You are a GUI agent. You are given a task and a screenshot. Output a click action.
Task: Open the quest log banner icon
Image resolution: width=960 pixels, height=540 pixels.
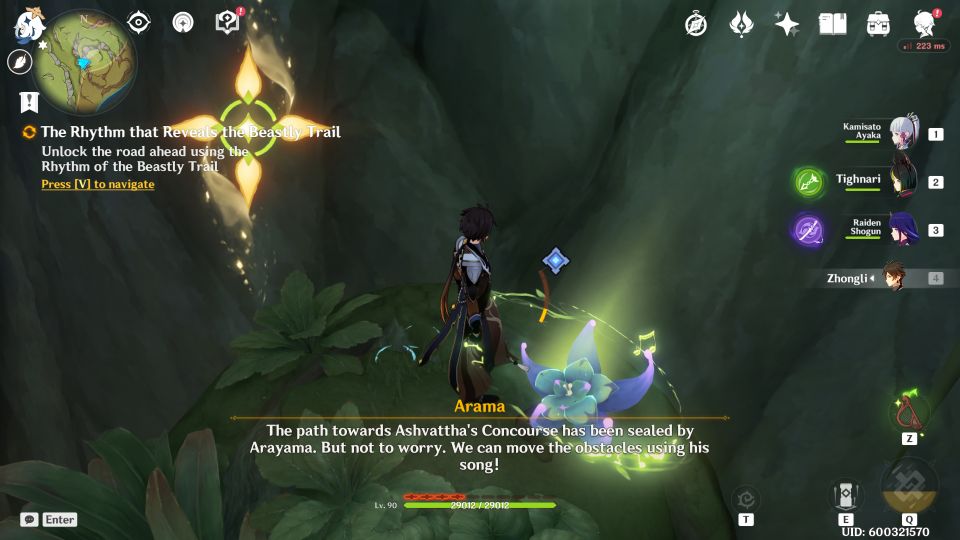pyautogui.click(x=29, y=101)
